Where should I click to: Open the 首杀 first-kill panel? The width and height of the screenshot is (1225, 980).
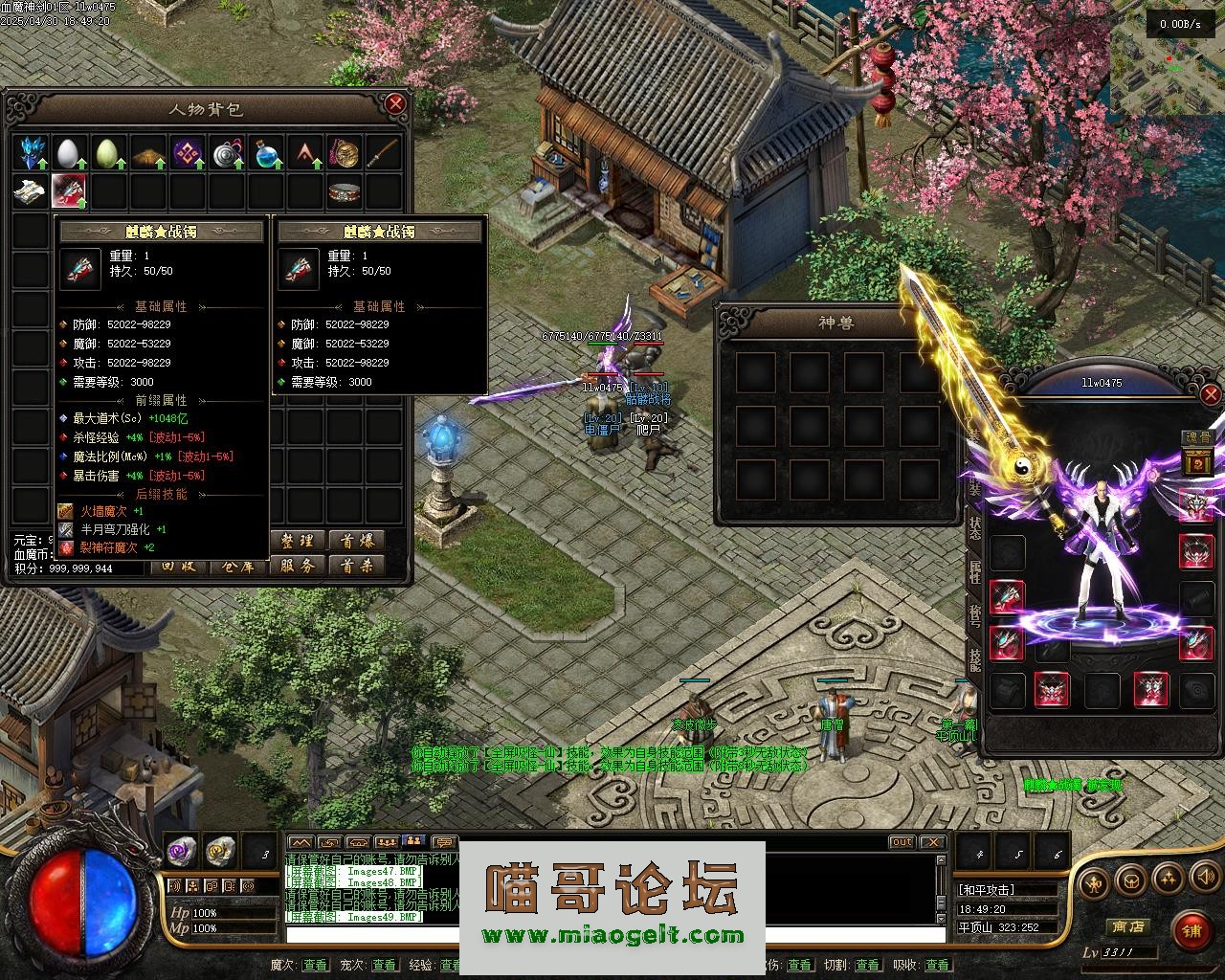[x=356, y=566]
